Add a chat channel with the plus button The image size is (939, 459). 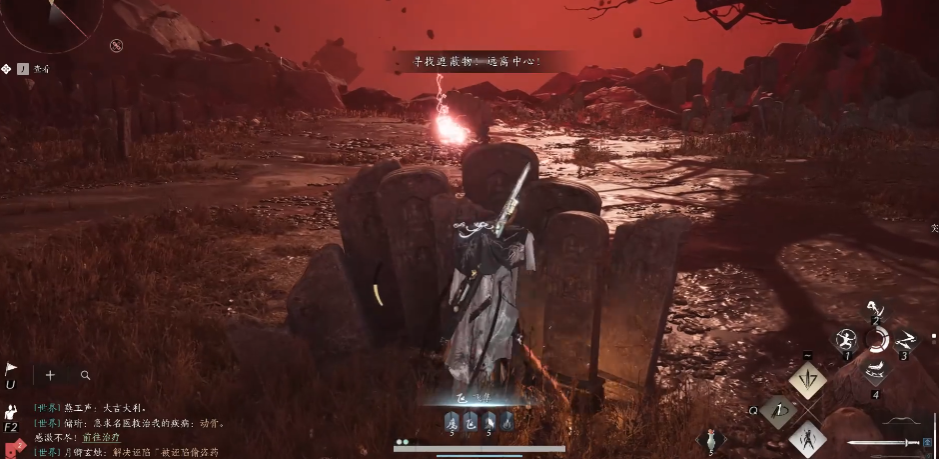(x=50, y=375)
